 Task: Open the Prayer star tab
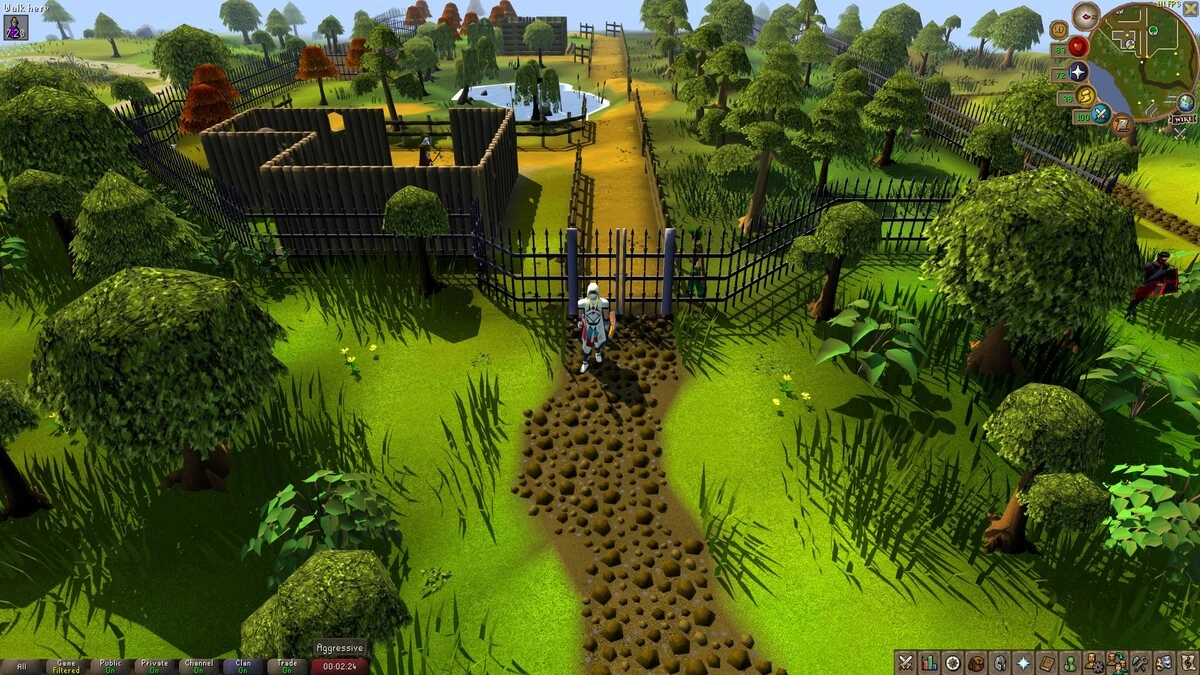pos(1023,662)
